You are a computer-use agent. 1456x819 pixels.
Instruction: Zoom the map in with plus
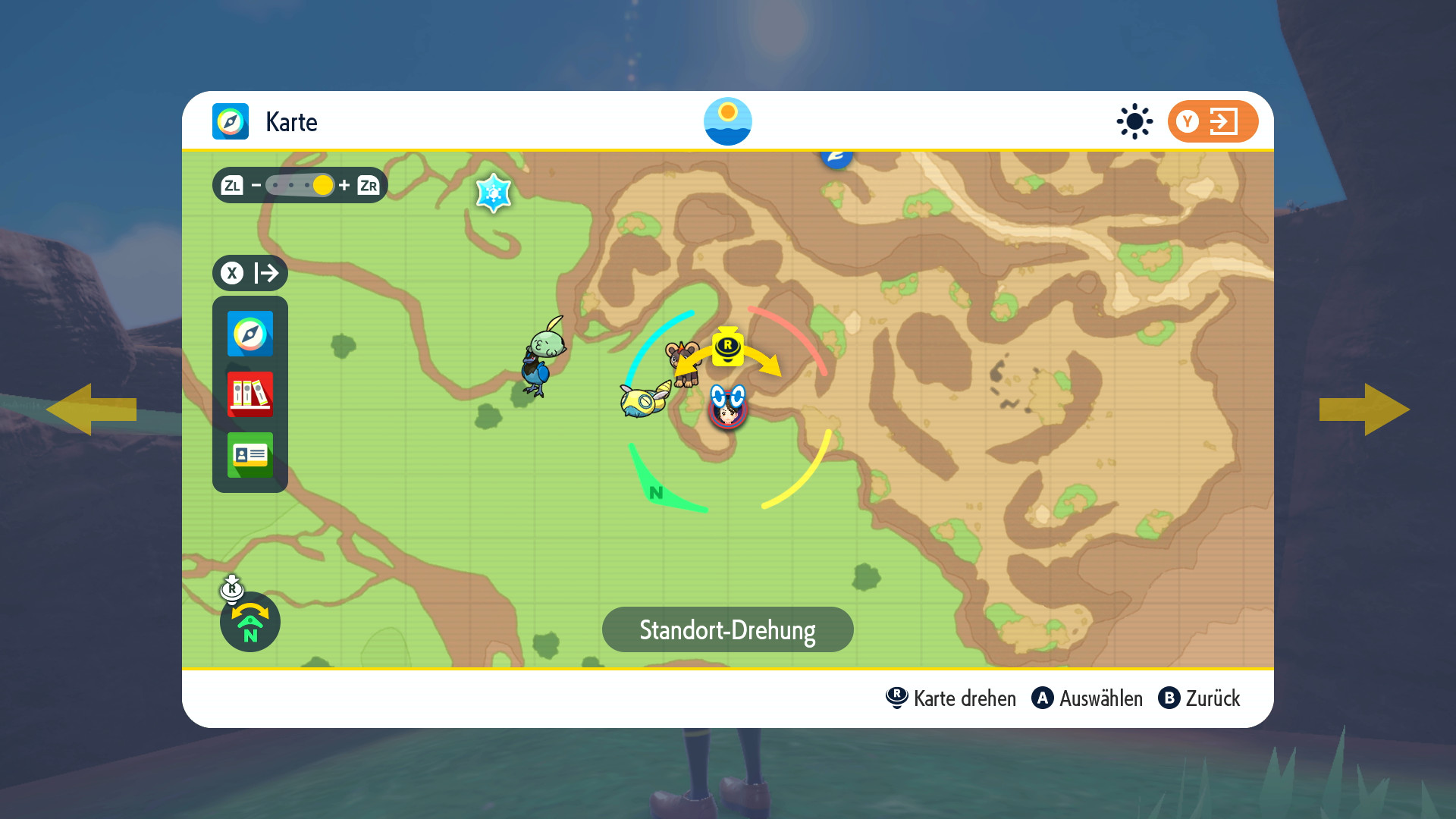click(x=344, y=185)
